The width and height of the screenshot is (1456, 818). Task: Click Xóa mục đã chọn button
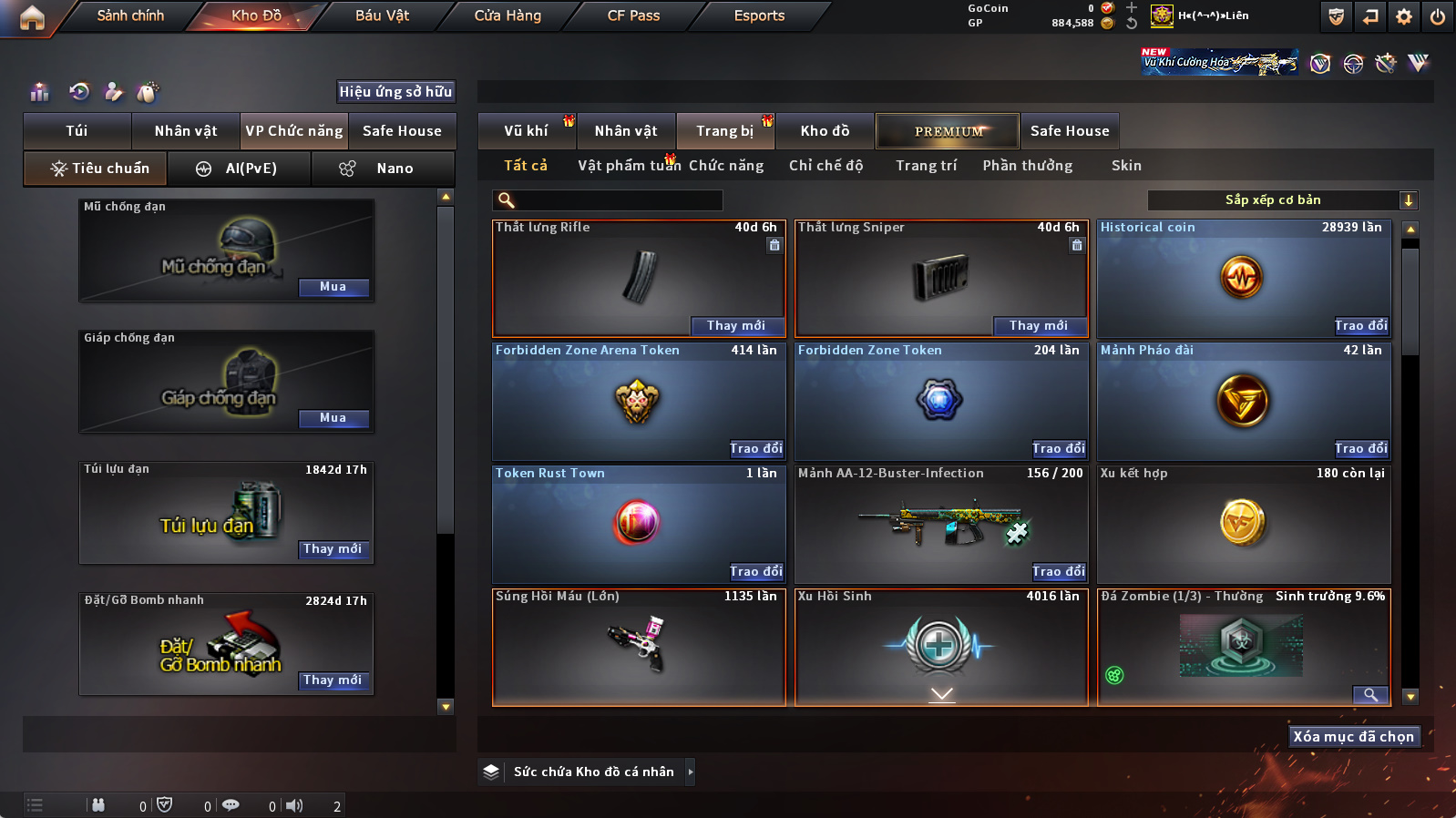1353,737
